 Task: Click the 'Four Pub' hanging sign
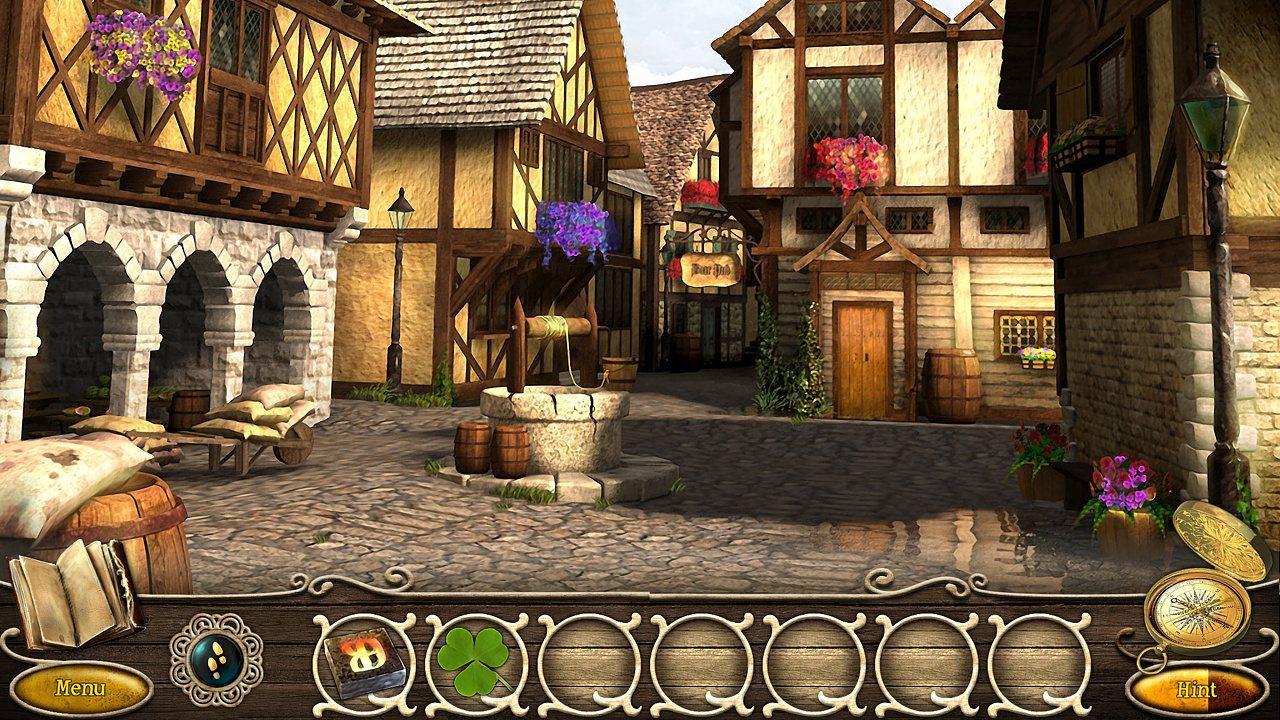[711, 268]
